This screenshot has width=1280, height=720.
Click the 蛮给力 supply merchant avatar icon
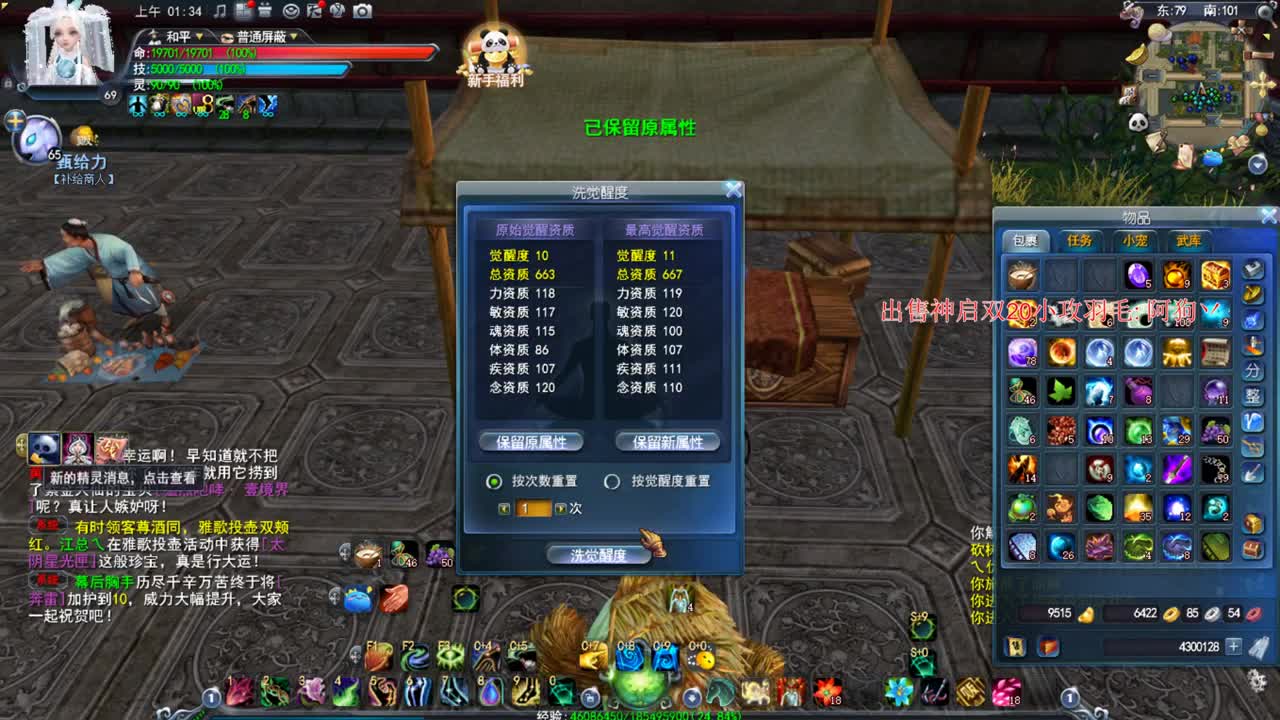pos(40,143)
